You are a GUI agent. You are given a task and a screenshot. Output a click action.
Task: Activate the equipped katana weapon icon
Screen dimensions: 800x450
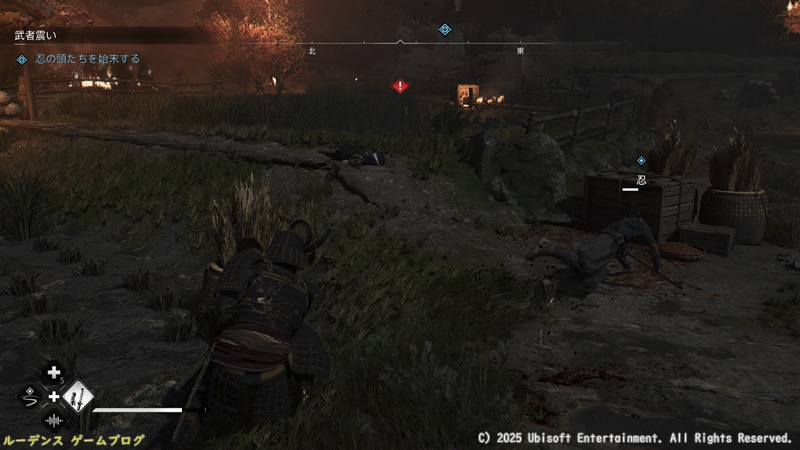tap(76, 398)
